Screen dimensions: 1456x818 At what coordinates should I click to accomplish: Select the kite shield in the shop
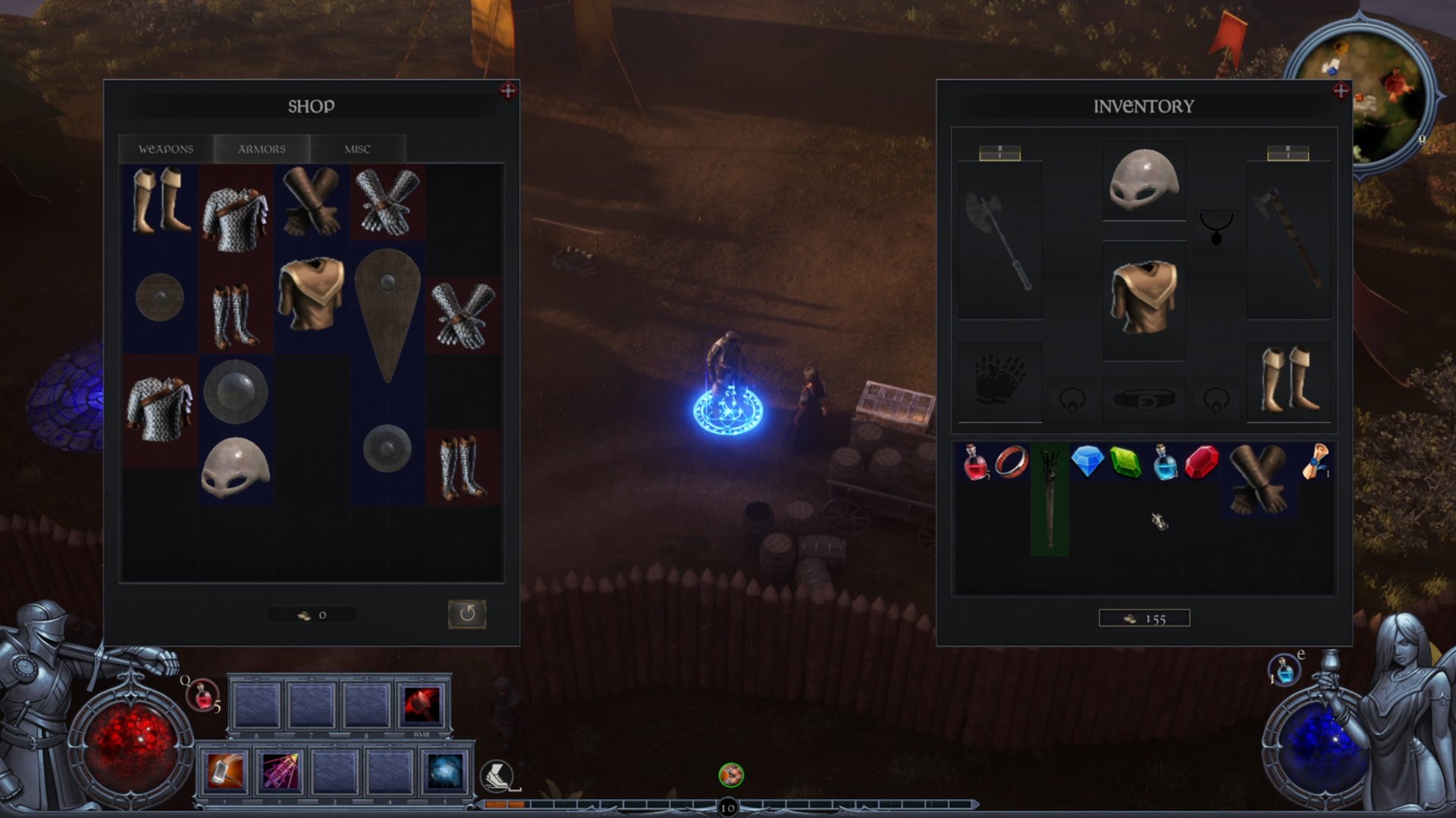(388, 314)
